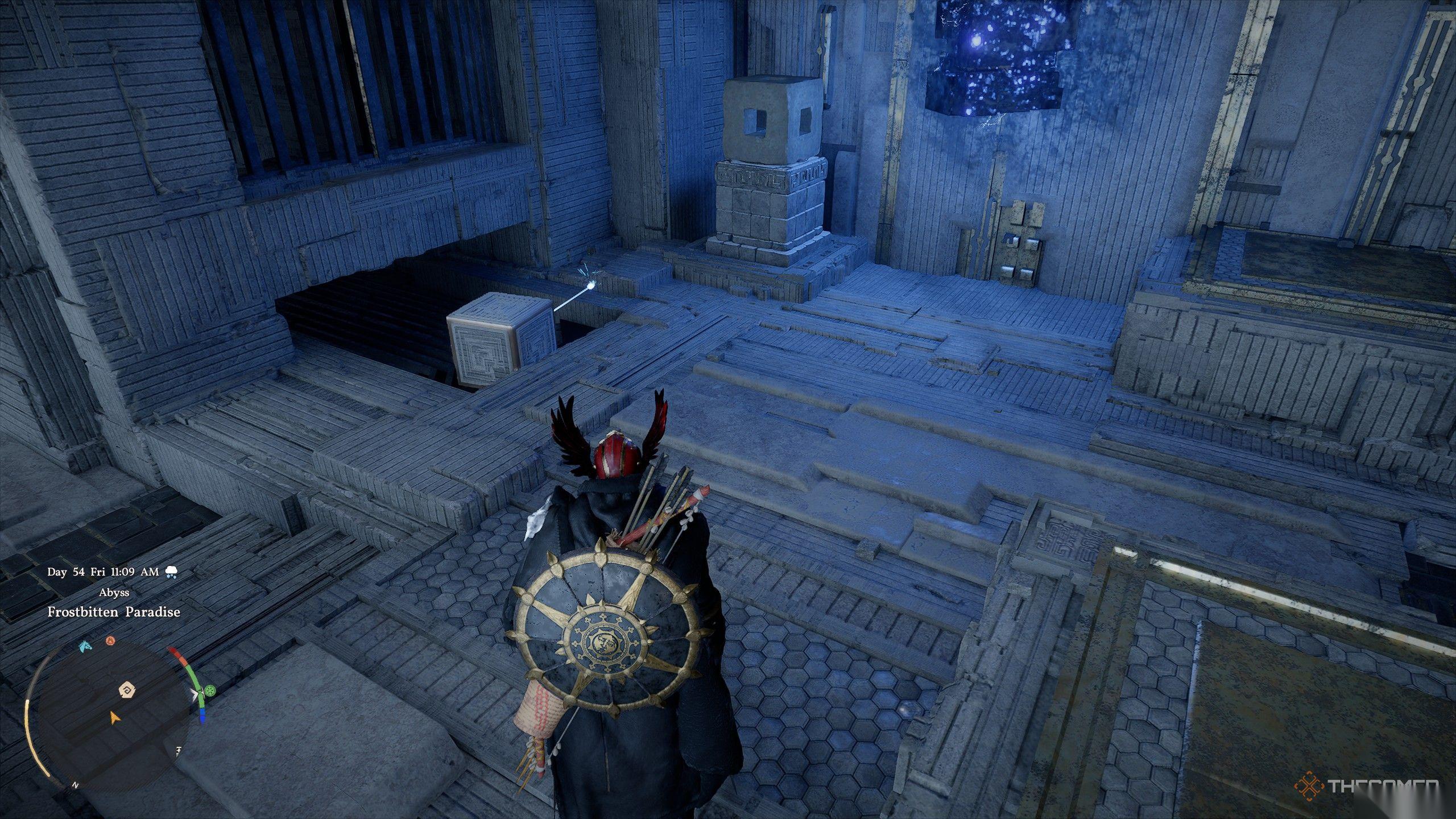Select the beige spiral marker on minimap

click(x=126, y=690)
